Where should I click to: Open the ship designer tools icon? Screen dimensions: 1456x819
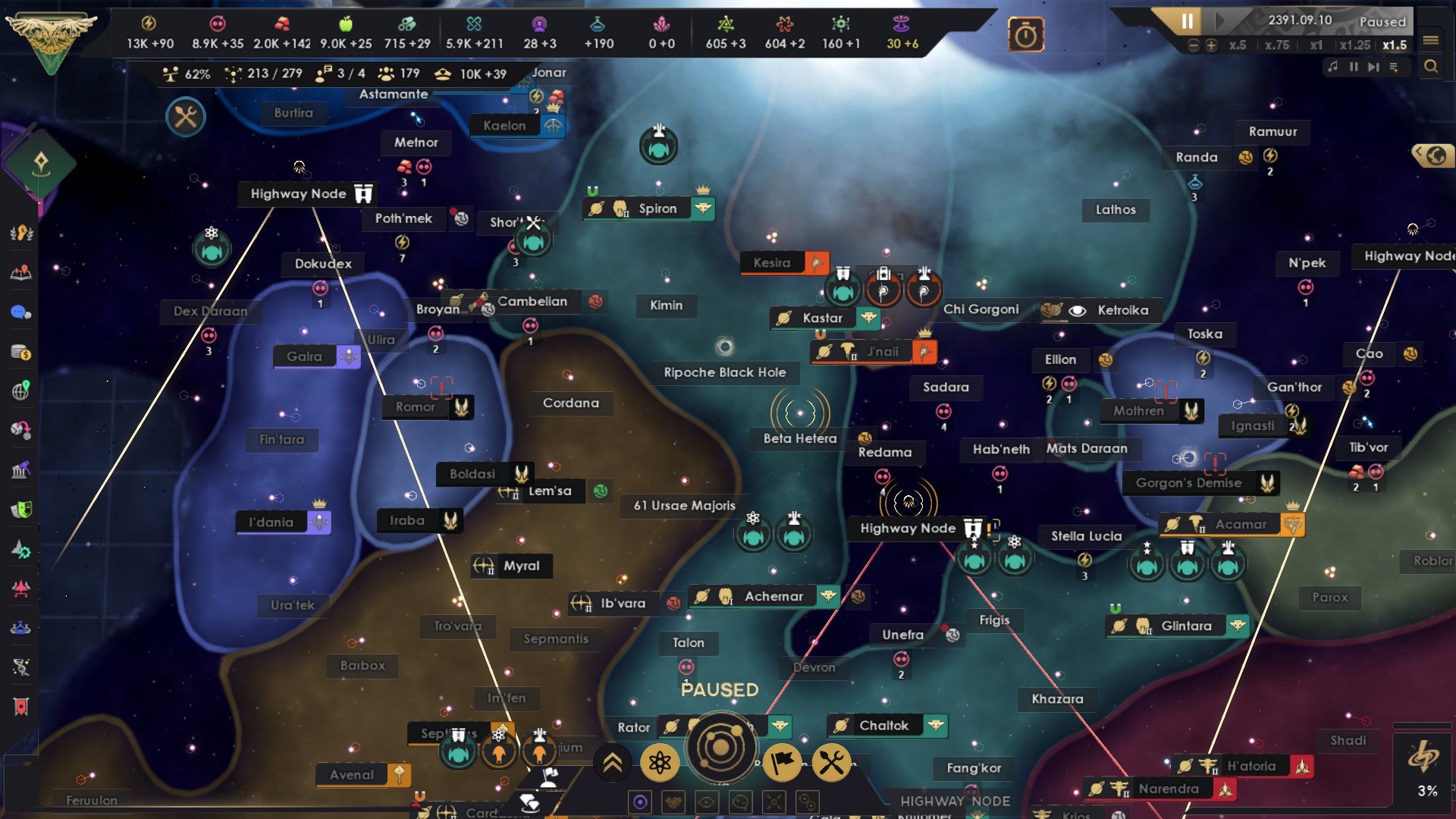point(833,764)
